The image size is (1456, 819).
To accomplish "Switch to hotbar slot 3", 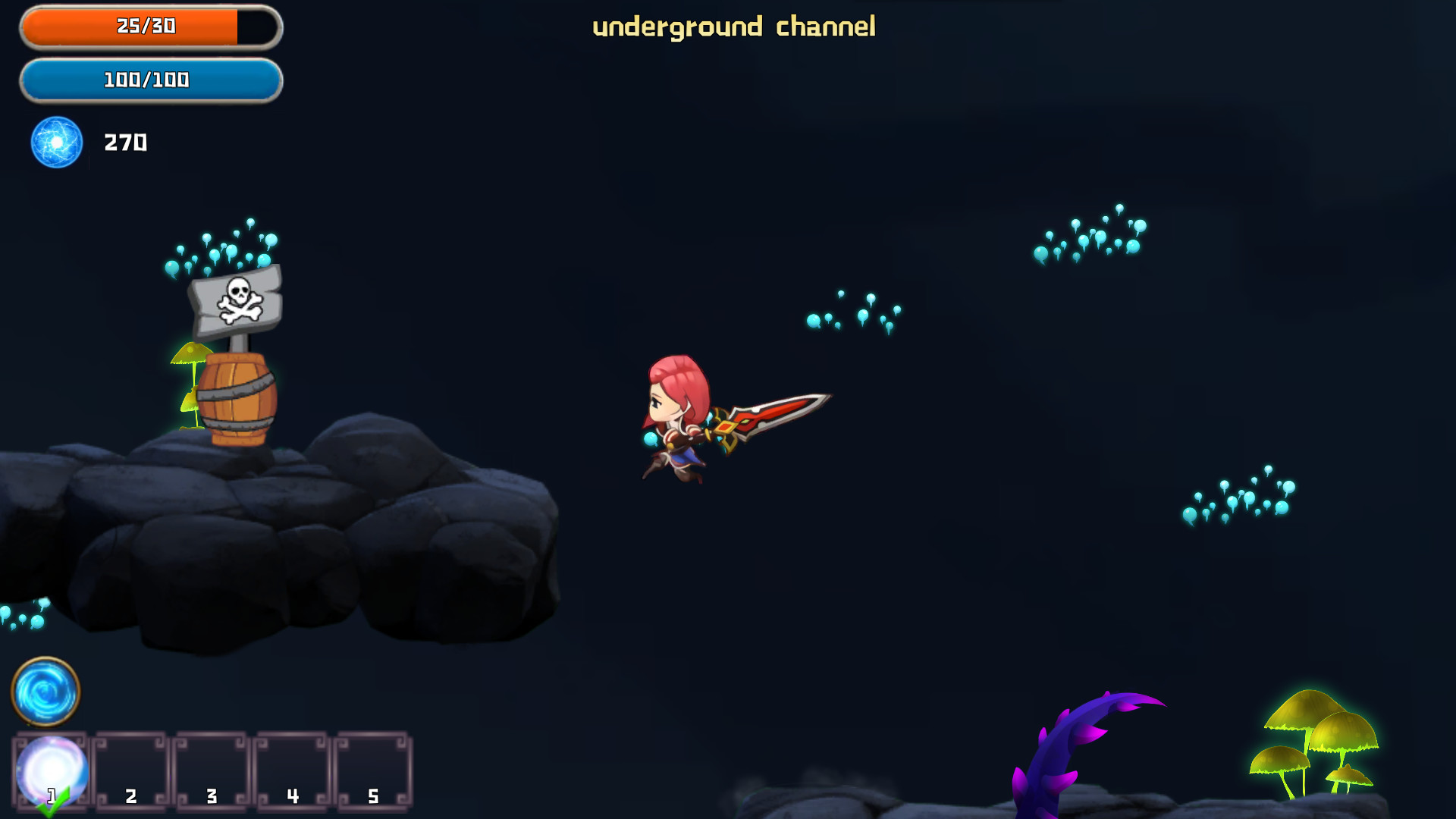I will coord(211,768).
